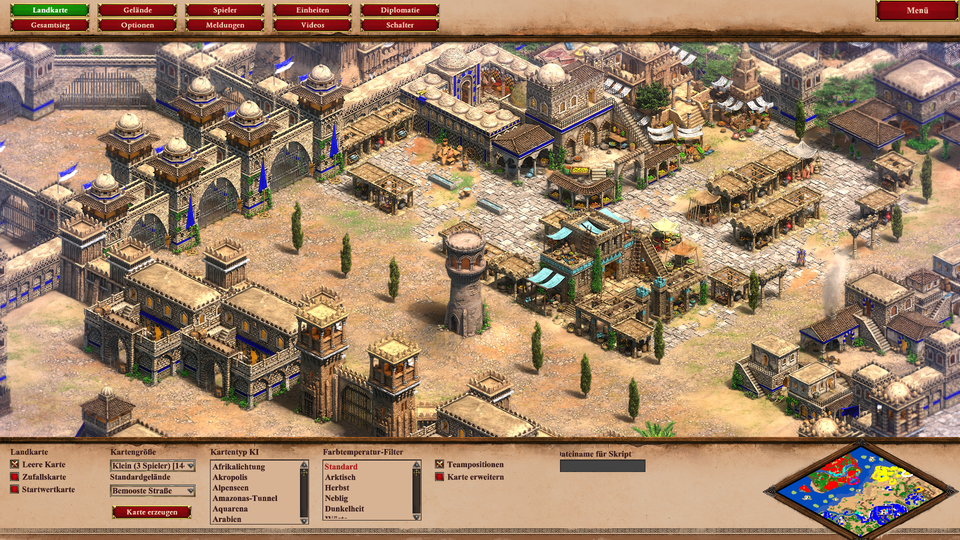960x540 pixels.
Task: Select the Schalter tab
Action: 400,24
